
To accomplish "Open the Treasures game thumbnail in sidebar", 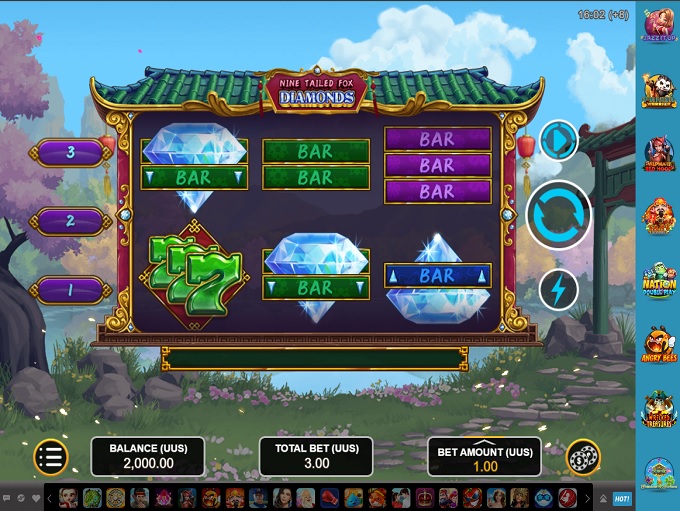I will tap(658, 409).
